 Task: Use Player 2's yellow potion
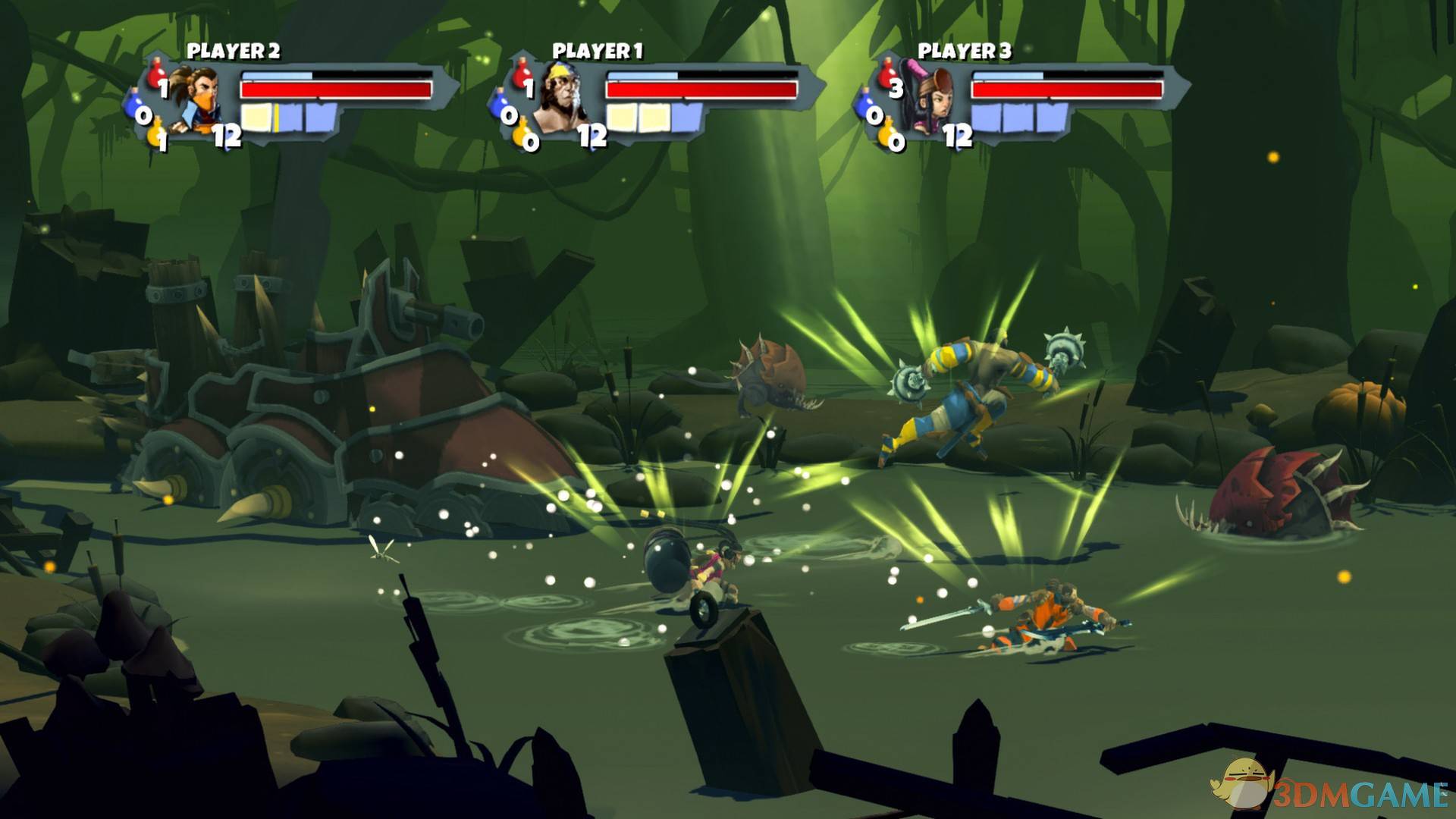tap(157, 135)
